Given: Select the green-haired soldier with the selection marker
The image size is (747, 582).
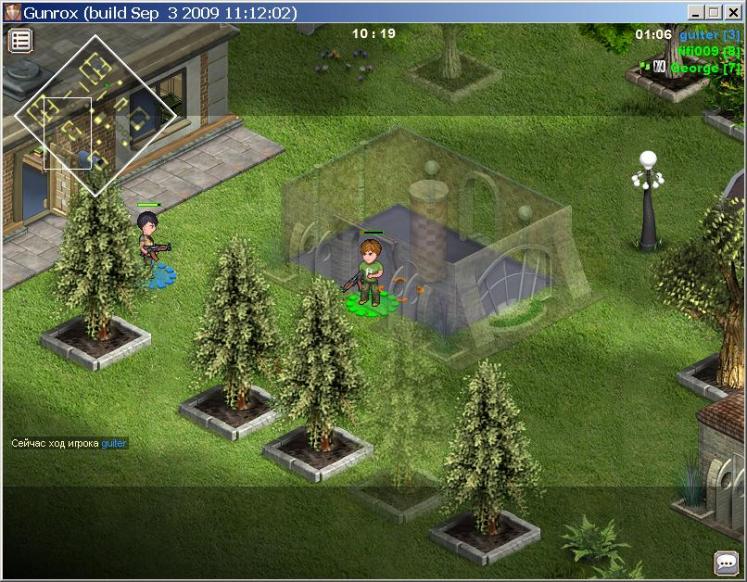Looking at the screenshot, I should click(x=371, y=271).
